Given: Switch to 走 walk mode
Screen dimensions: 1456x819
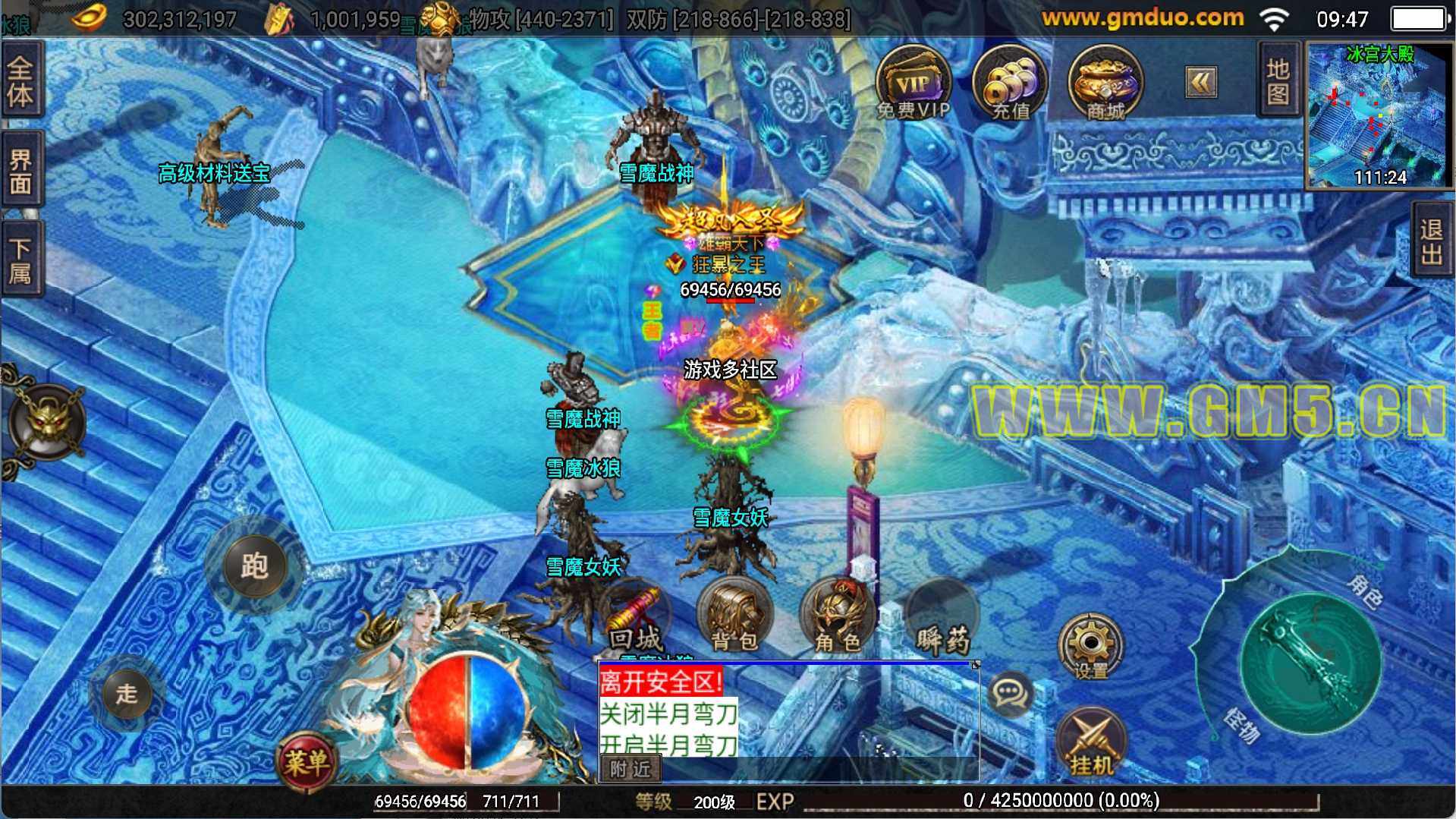Looking at the screenshot, I should (127, 692).
